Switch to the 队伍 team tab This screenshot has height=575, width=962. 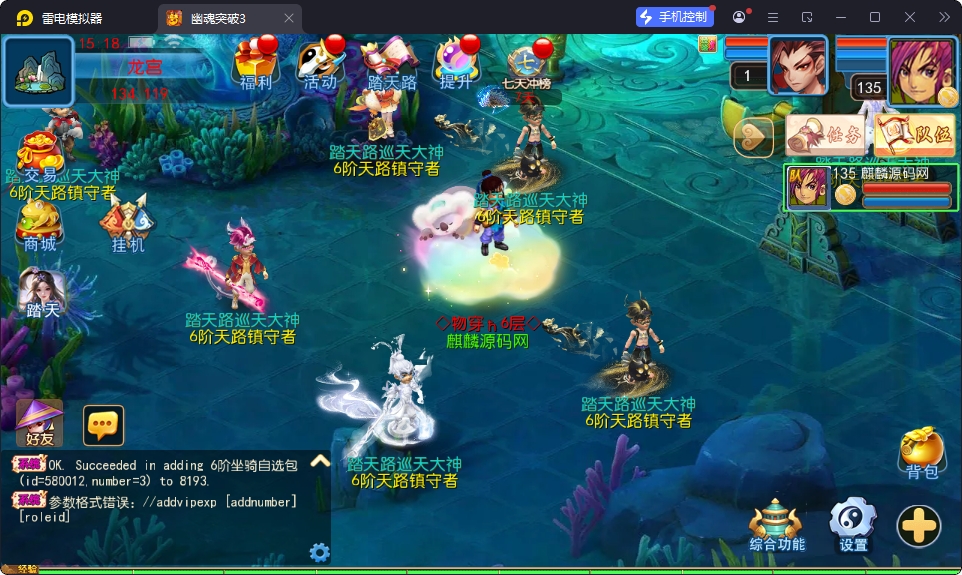(x=914, y=135)
